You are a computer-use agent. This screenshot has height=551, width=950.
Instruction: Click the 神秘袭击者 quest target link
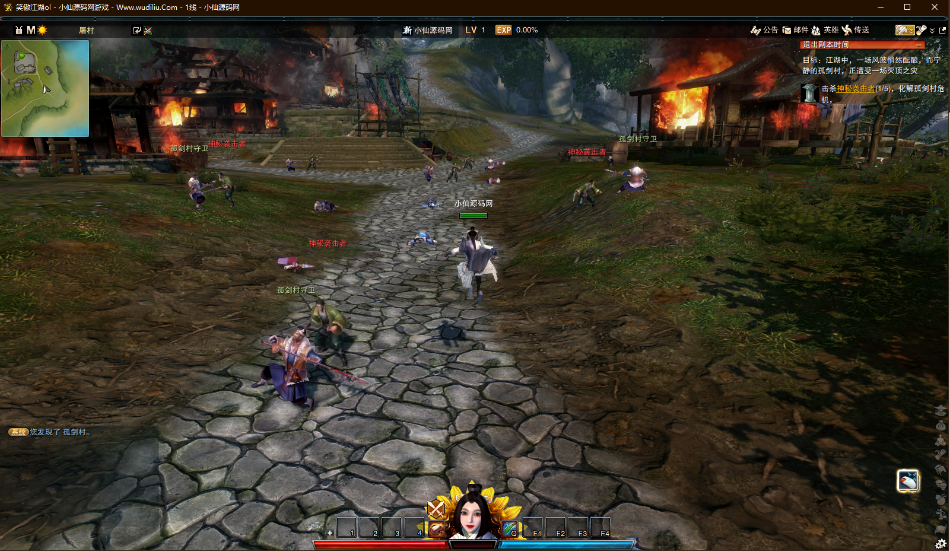coord(855,88)
